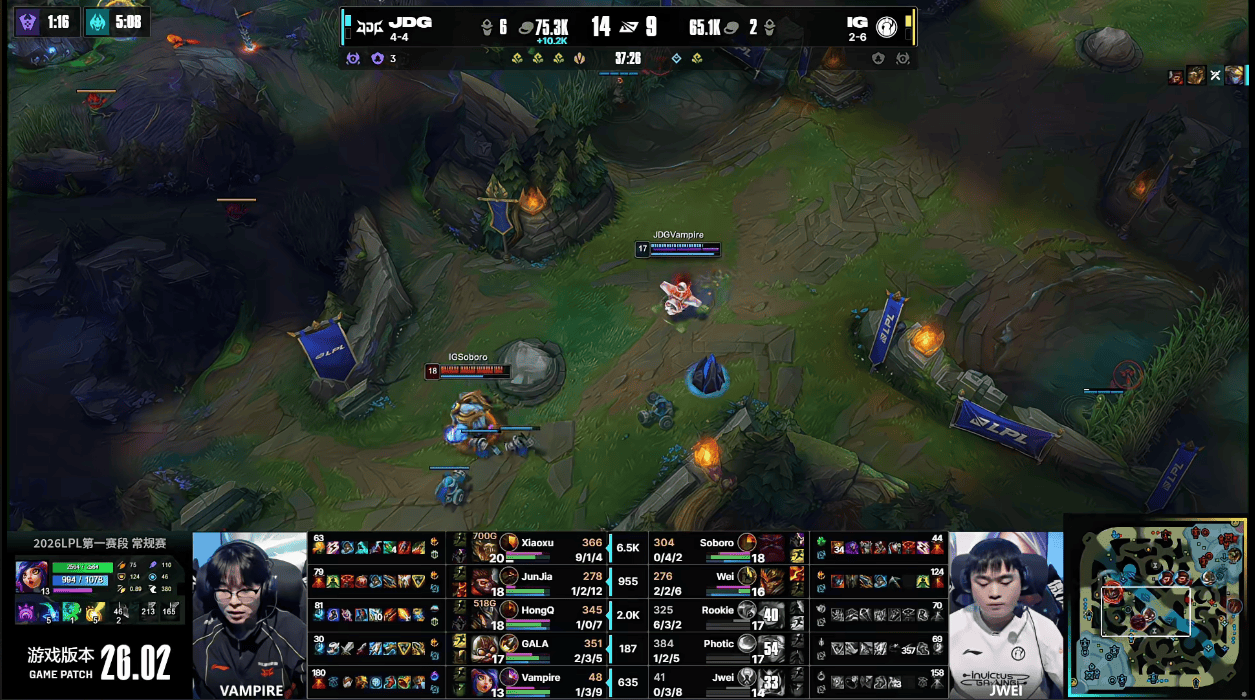
Task: Select Jwei's greyed-out champion portrait
Action: click(747, 678)
